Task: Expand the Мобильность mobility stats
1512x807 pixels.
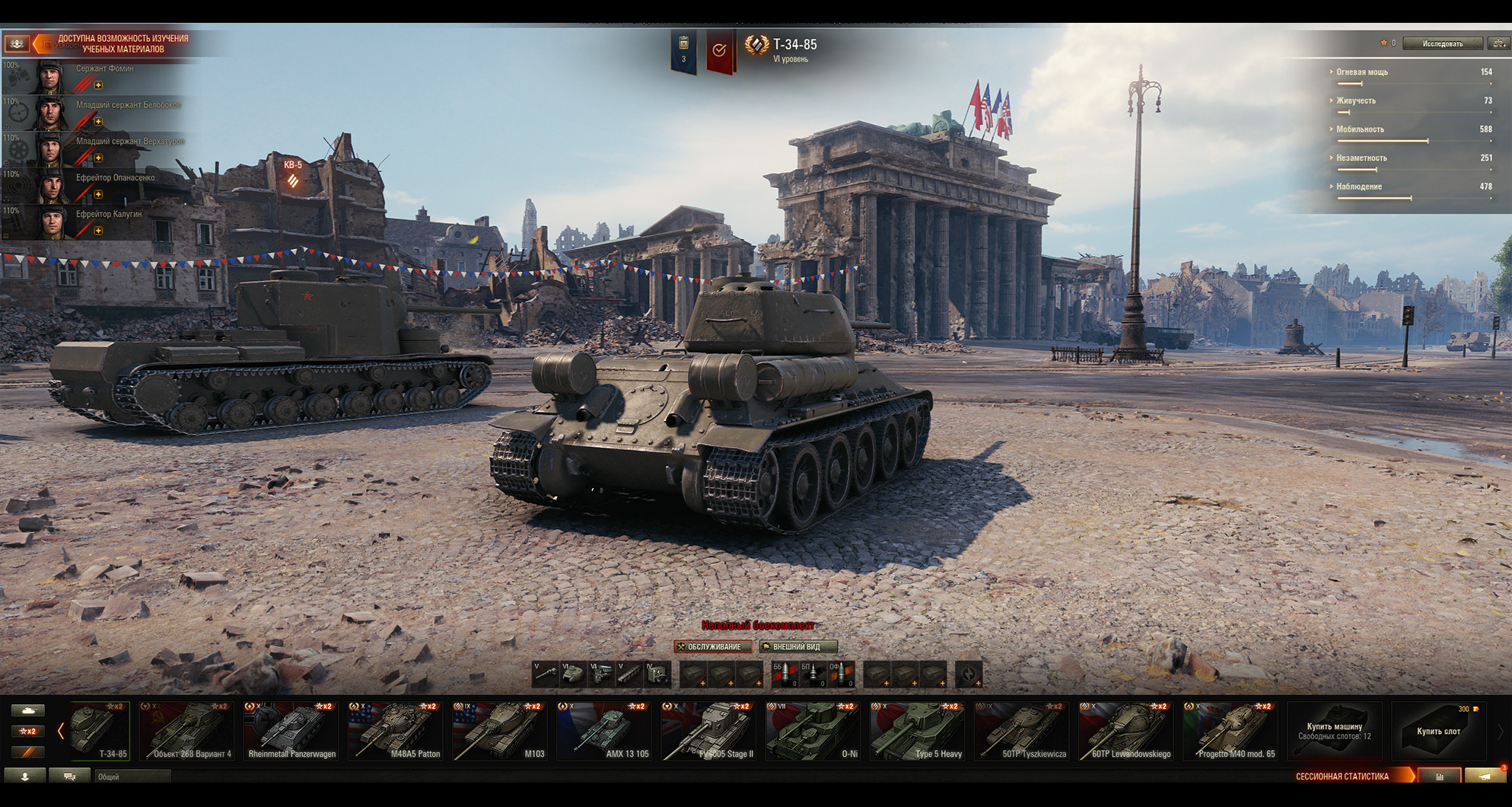Action: pos(1360,129)
